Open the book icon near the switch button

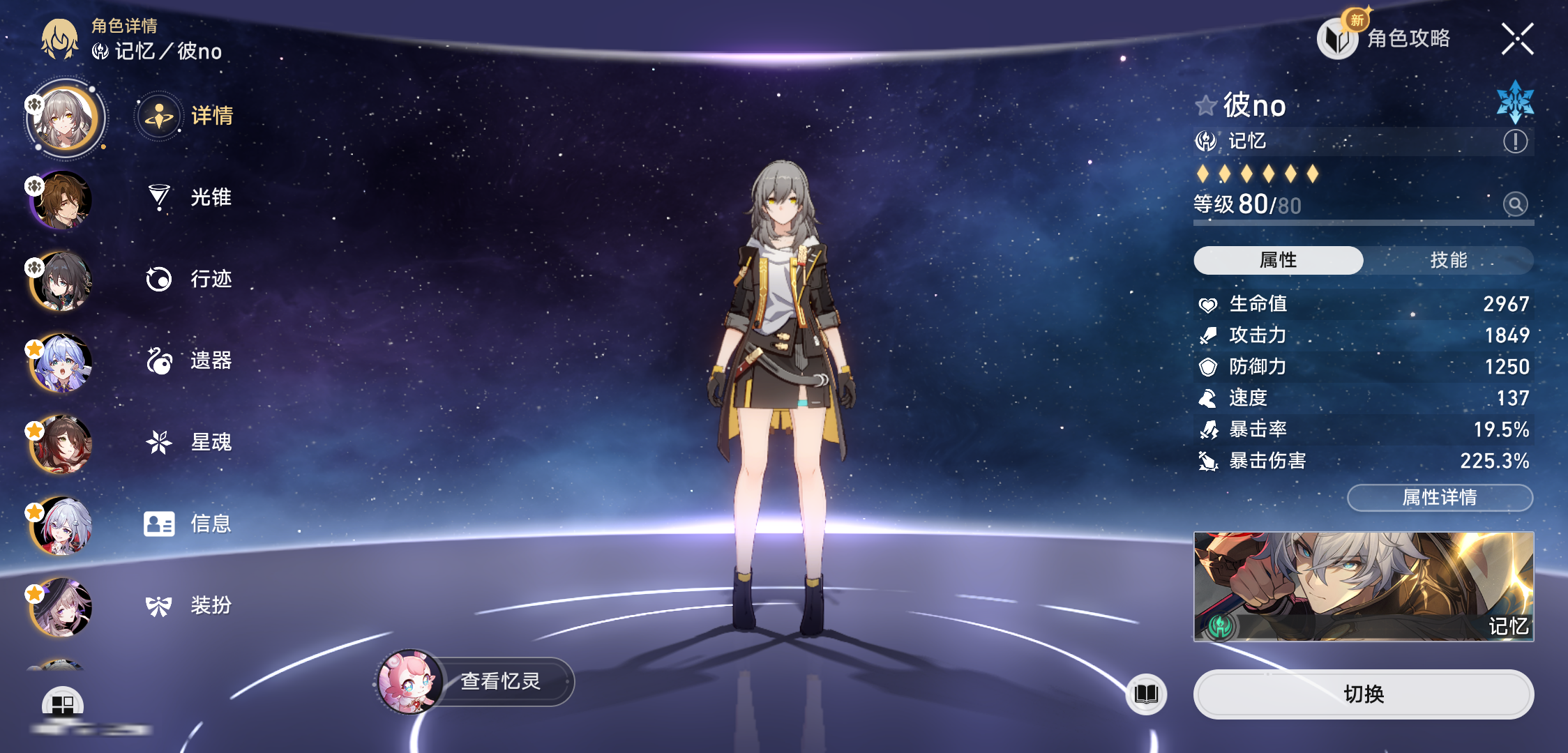tap(1146, 694)
